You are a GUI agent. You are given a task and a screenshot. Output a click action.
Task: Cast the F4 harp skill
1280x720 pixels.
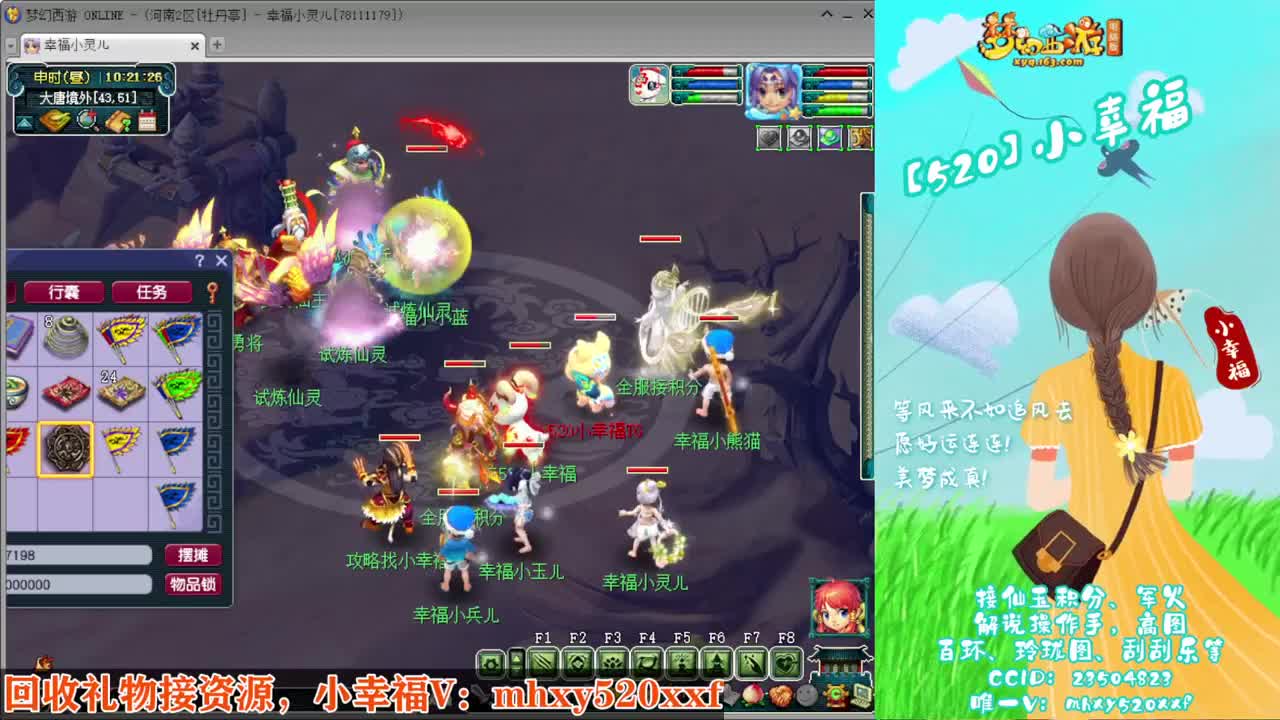[x=648, y=663]
